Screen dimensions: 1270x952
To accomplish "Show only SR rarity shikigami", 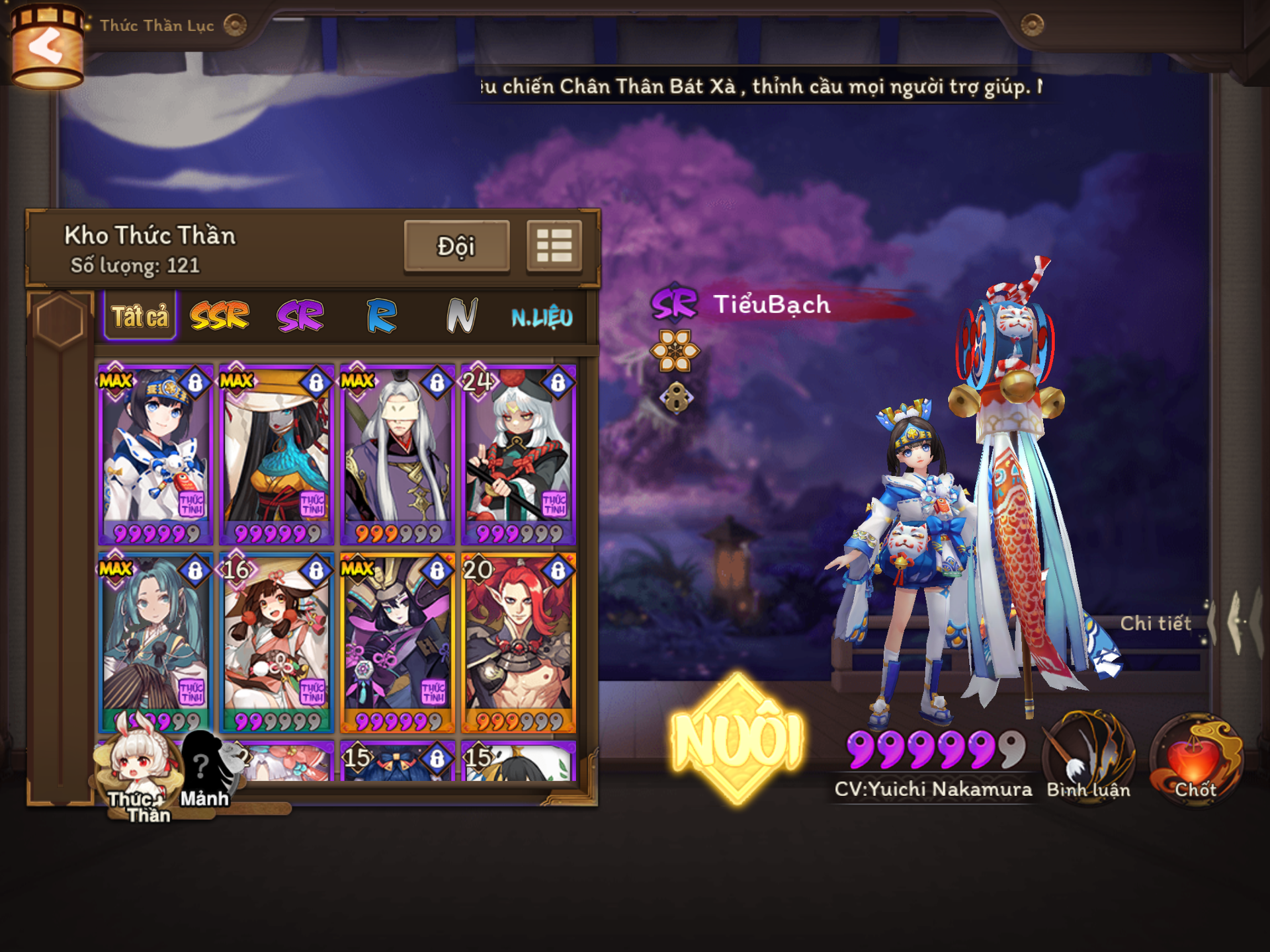I will click(x=300, y=316).
